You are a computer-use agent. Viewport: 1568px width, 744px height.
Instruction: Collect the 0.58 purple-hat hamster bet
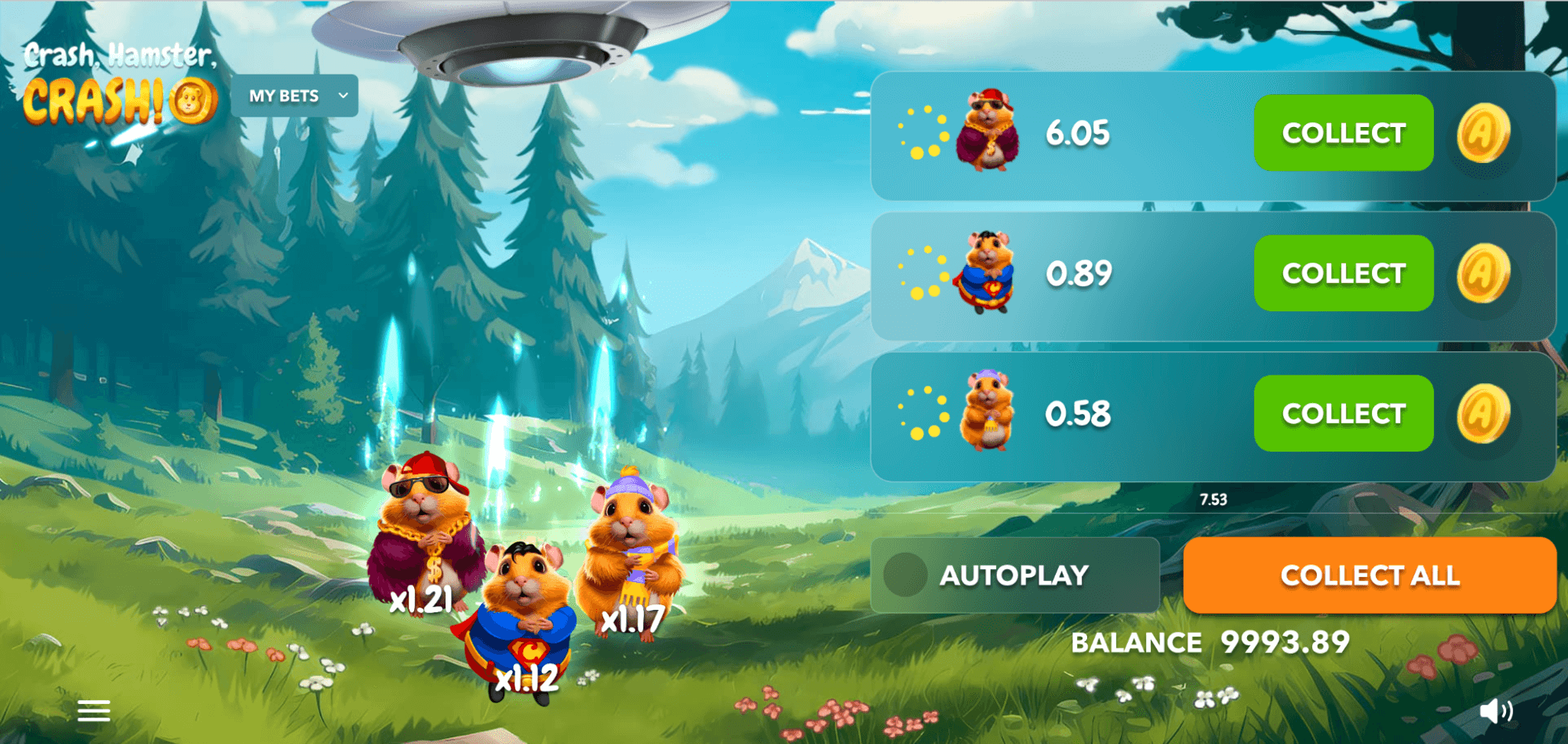click(1343, 414)
